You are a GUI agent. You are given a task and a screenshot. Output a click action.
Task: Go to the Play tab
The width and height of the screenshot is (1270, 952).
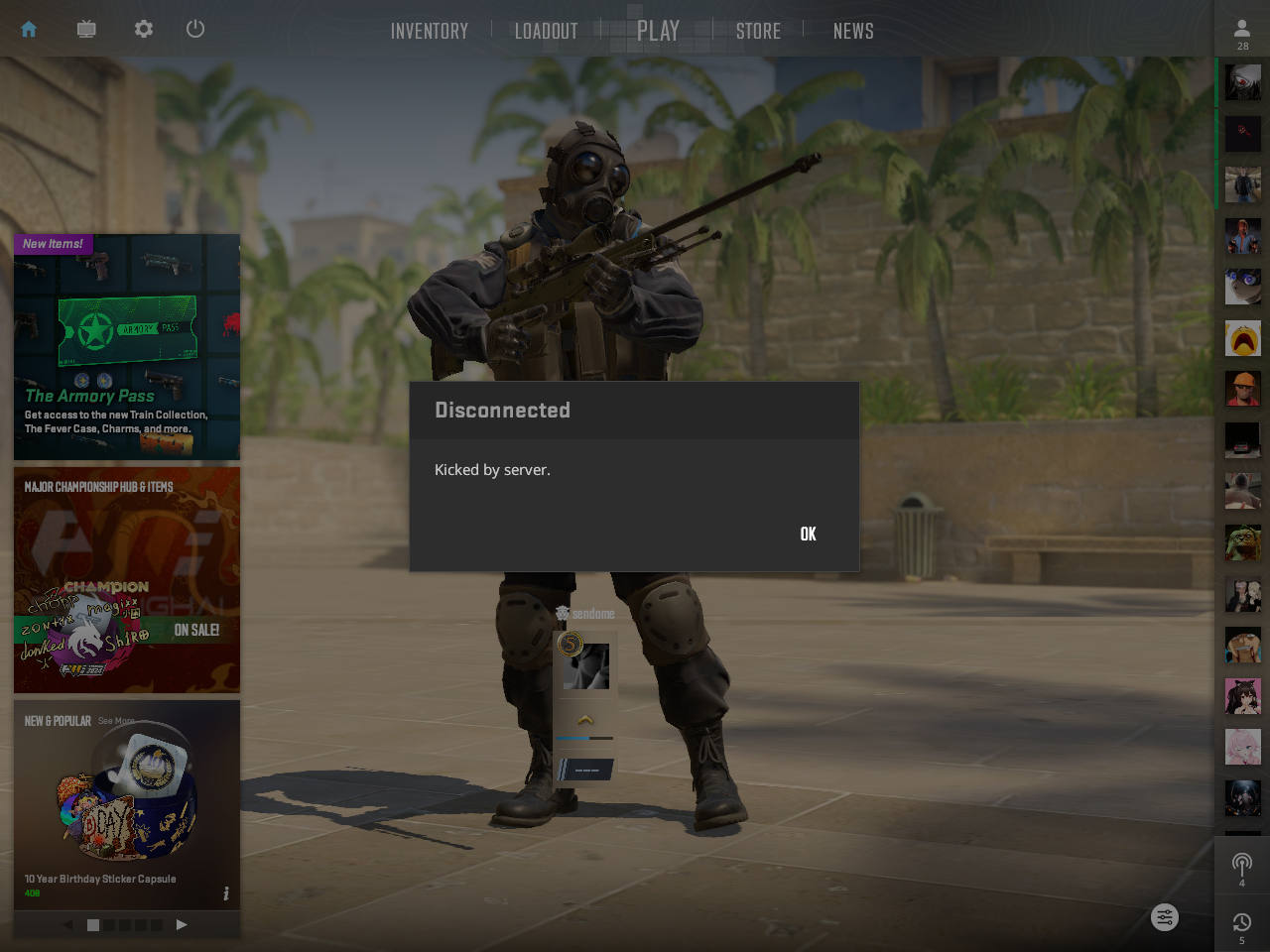pos(658,31)
